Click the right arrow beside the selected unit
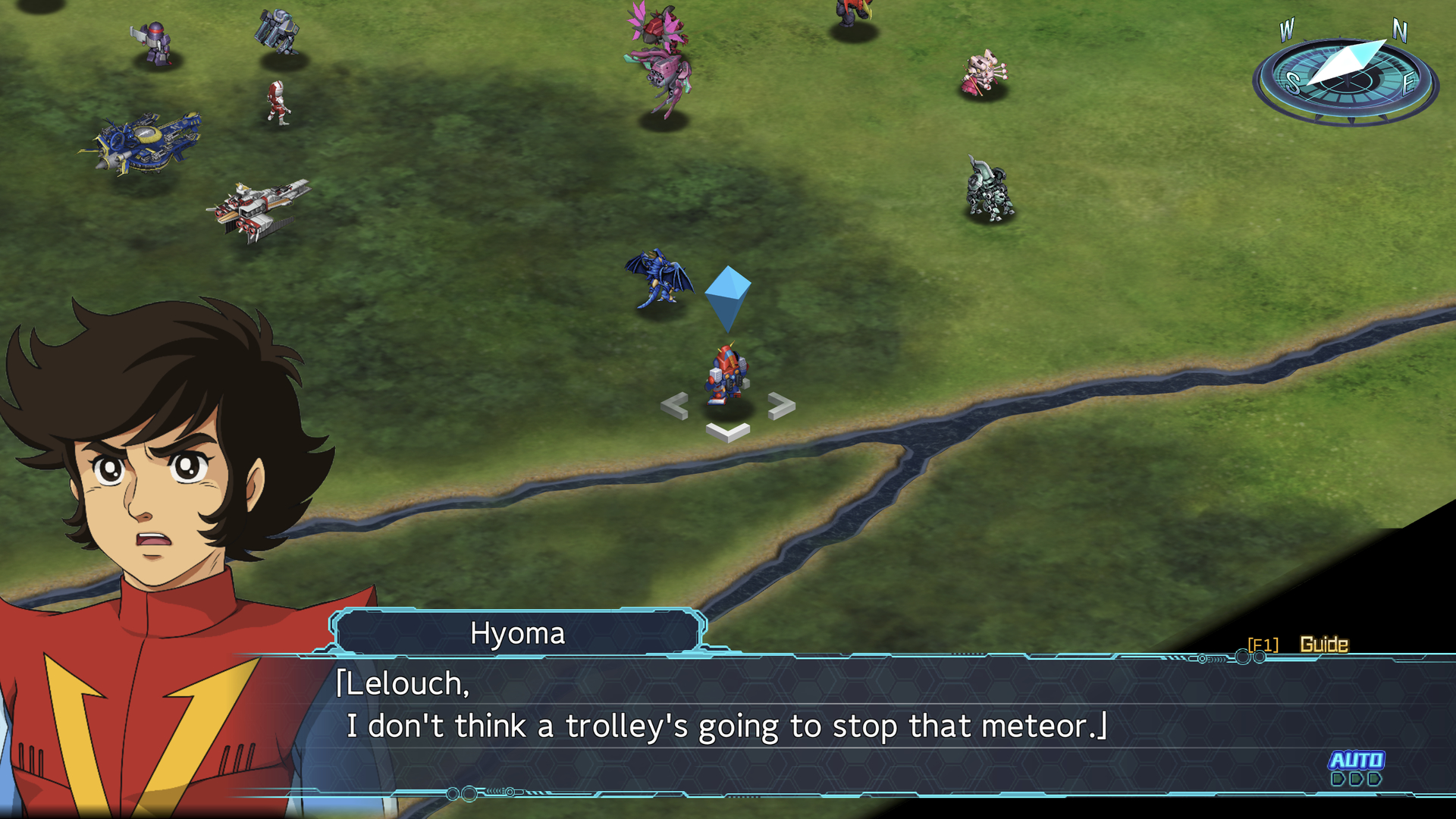This screenshot has width=1456, height=819. click(781, 406)
